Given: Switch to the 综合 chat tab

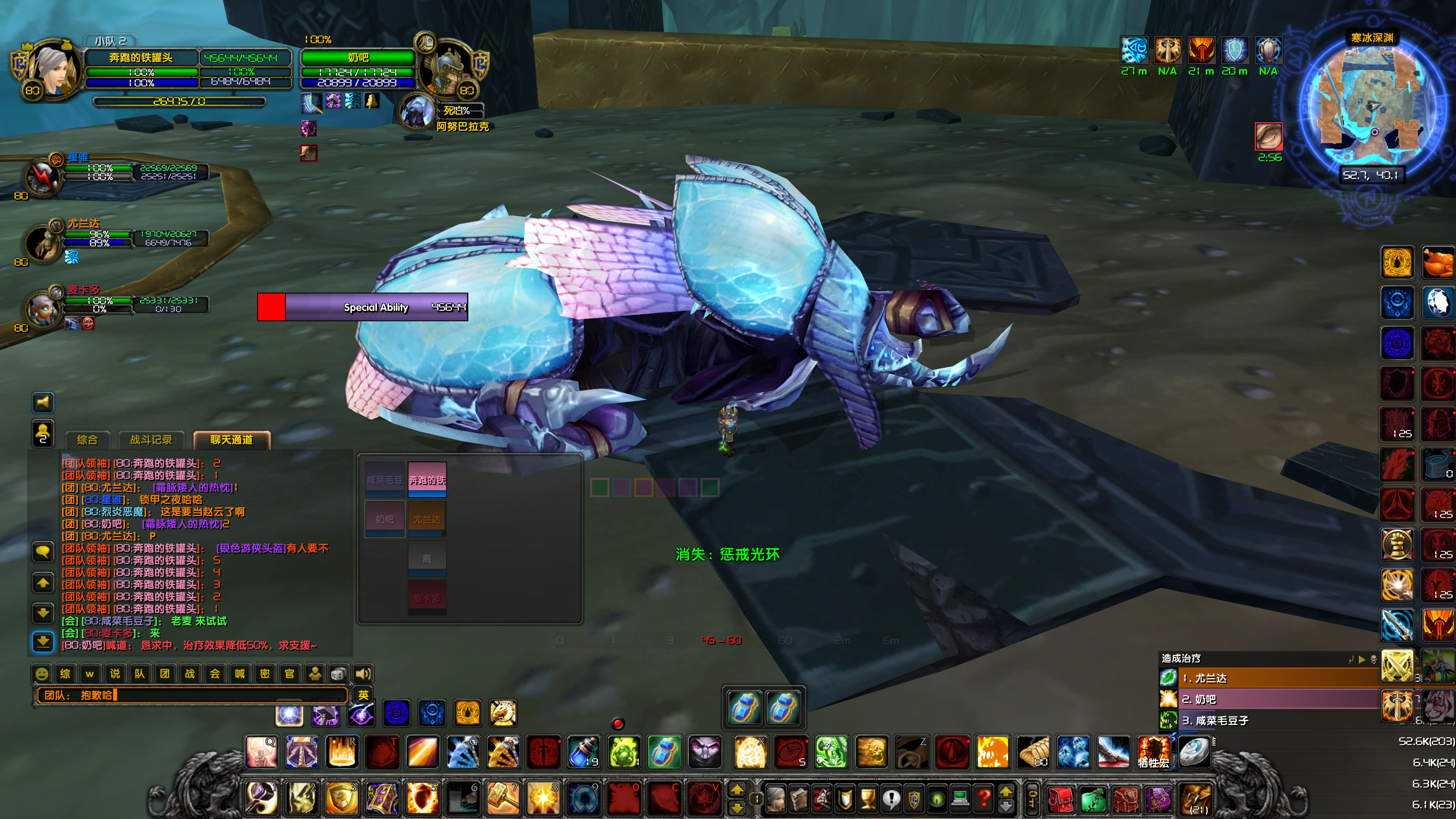Looking at the screenshot, I should click(x=88, y=439).
